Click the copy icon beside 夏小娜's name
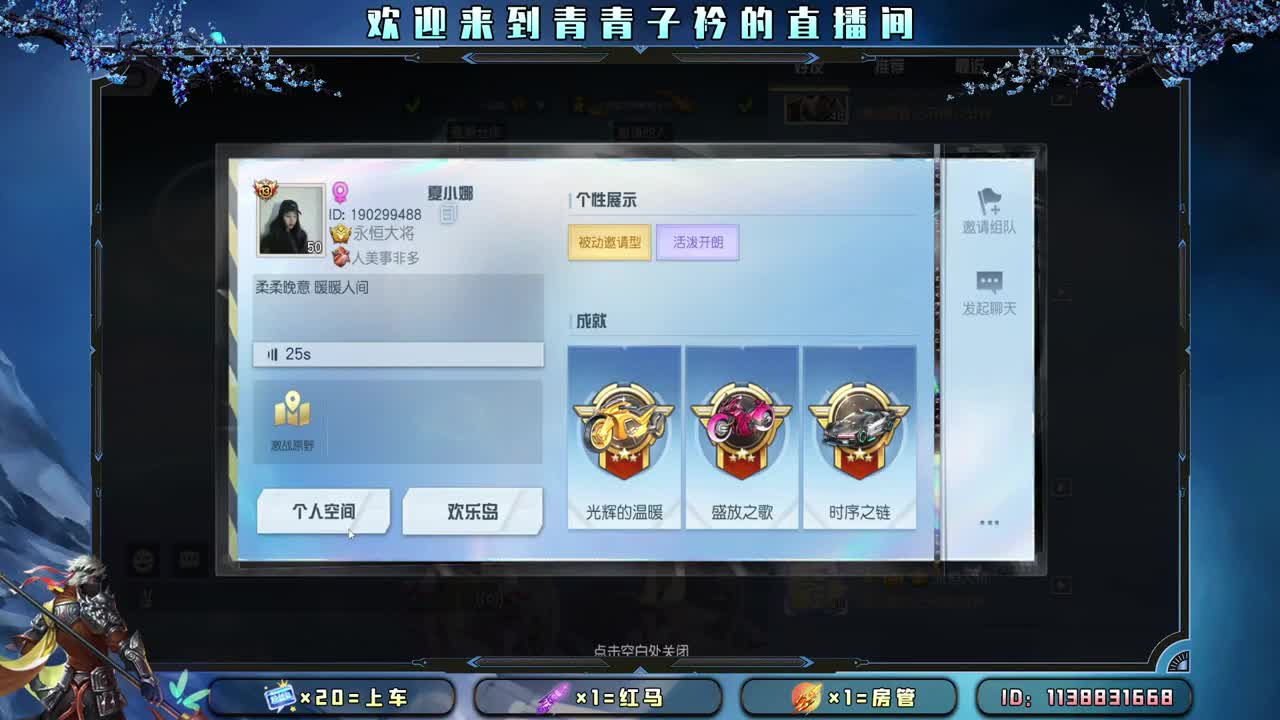1280x720 pixels. click(447, 216)
